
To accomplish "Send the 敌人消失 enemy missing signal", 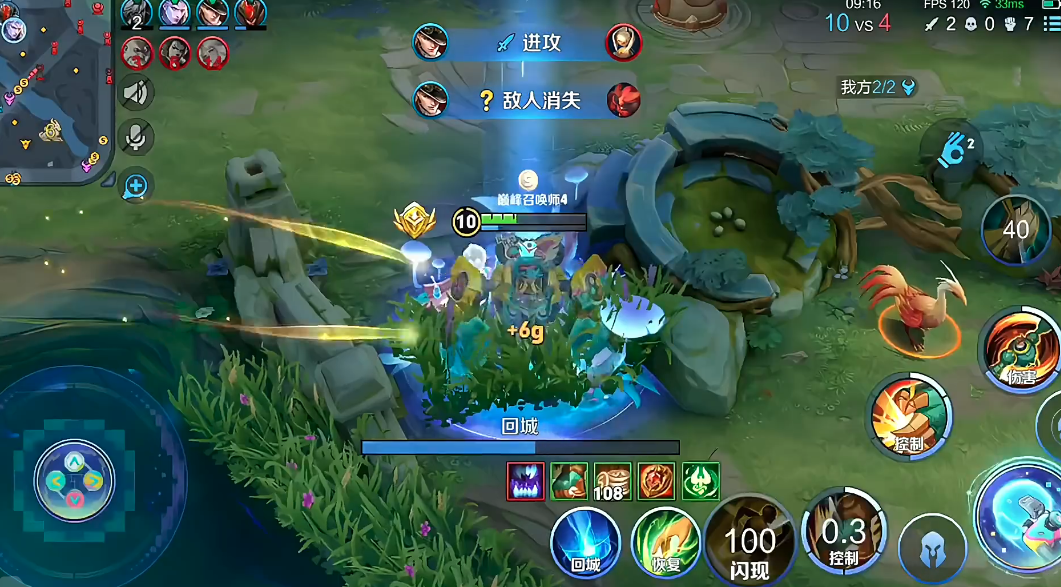I will (528, 99).
